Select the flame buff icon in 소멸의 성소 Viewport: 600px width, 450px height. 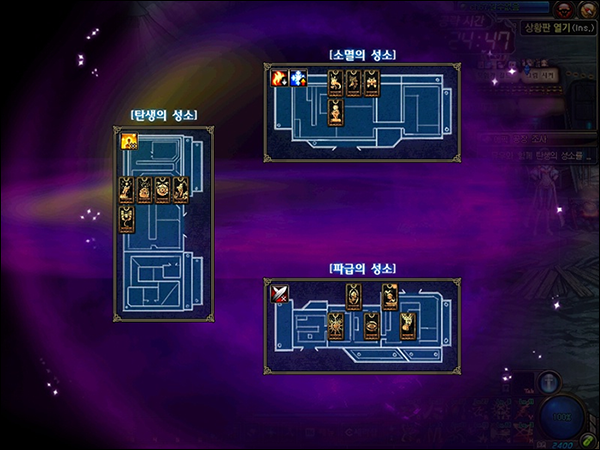pos(279,78)
